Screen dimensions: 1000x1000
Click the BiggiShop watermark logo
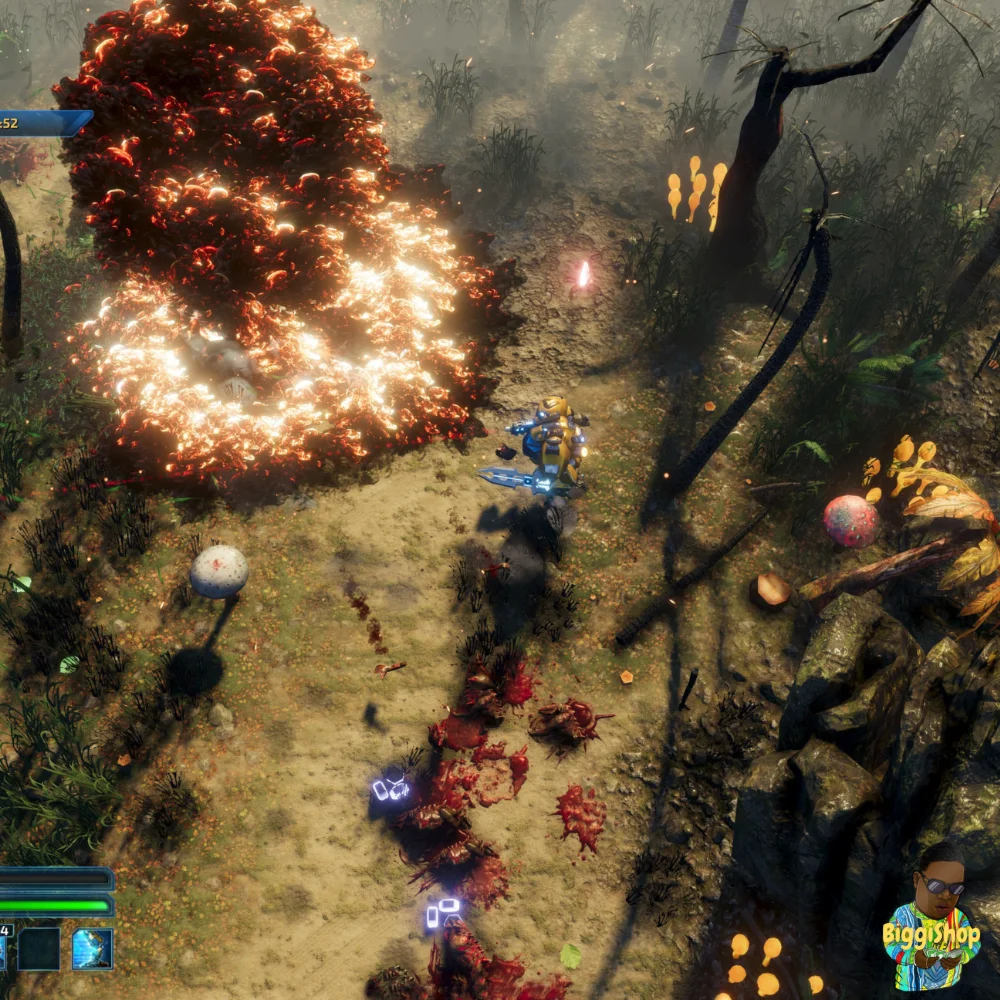click(x=931, y=925)
